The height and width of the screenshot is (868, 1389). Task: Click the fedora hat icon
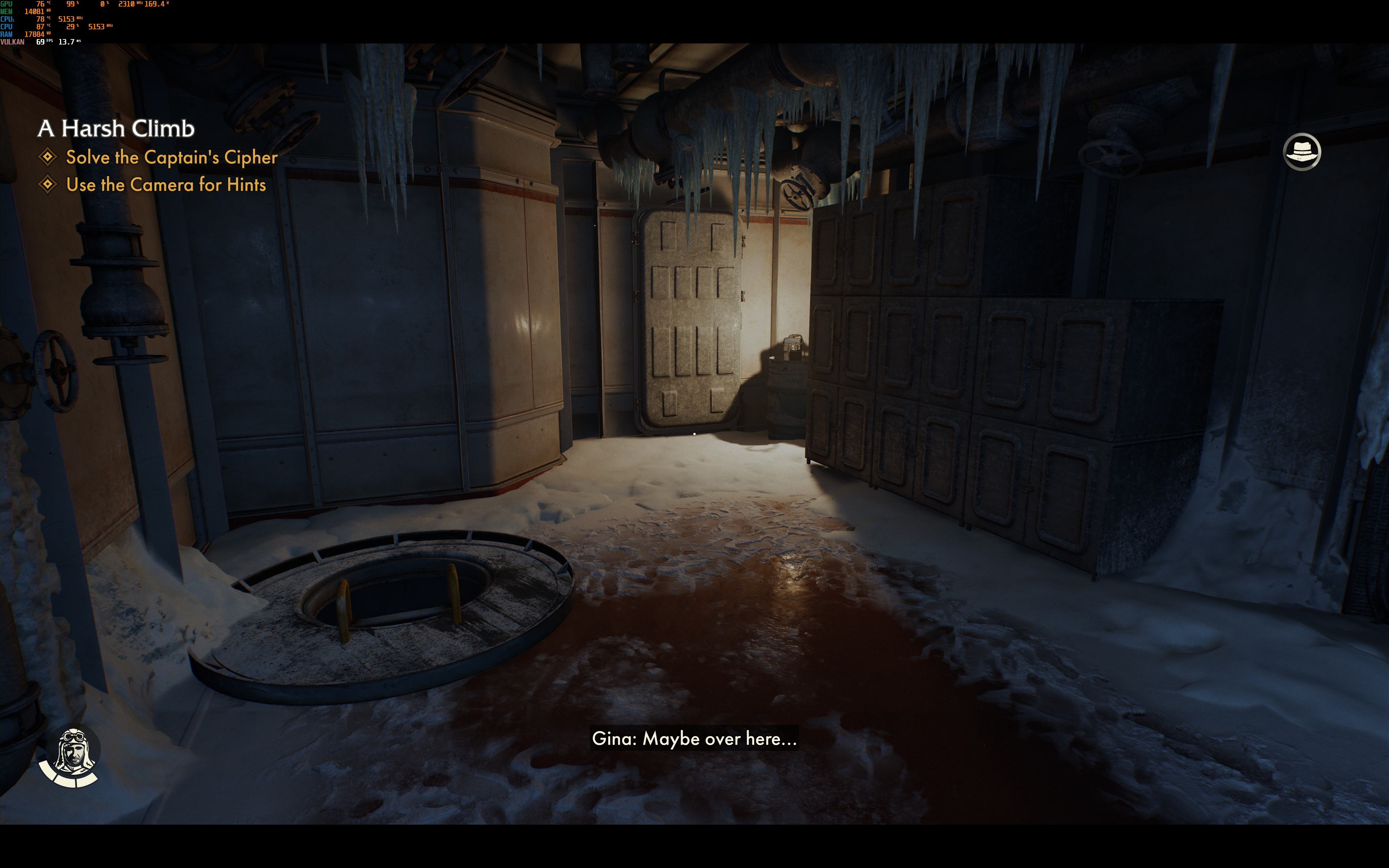(x=1301, y=152)
